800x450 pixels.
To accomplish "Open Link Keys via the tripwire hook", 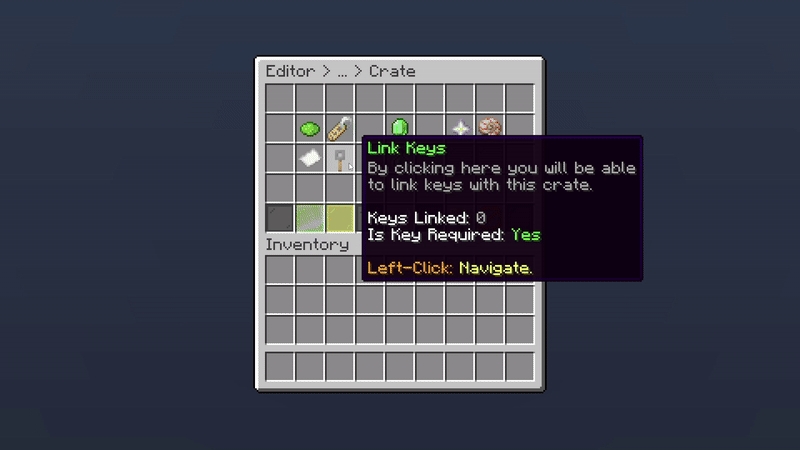I will pos(340,159).
